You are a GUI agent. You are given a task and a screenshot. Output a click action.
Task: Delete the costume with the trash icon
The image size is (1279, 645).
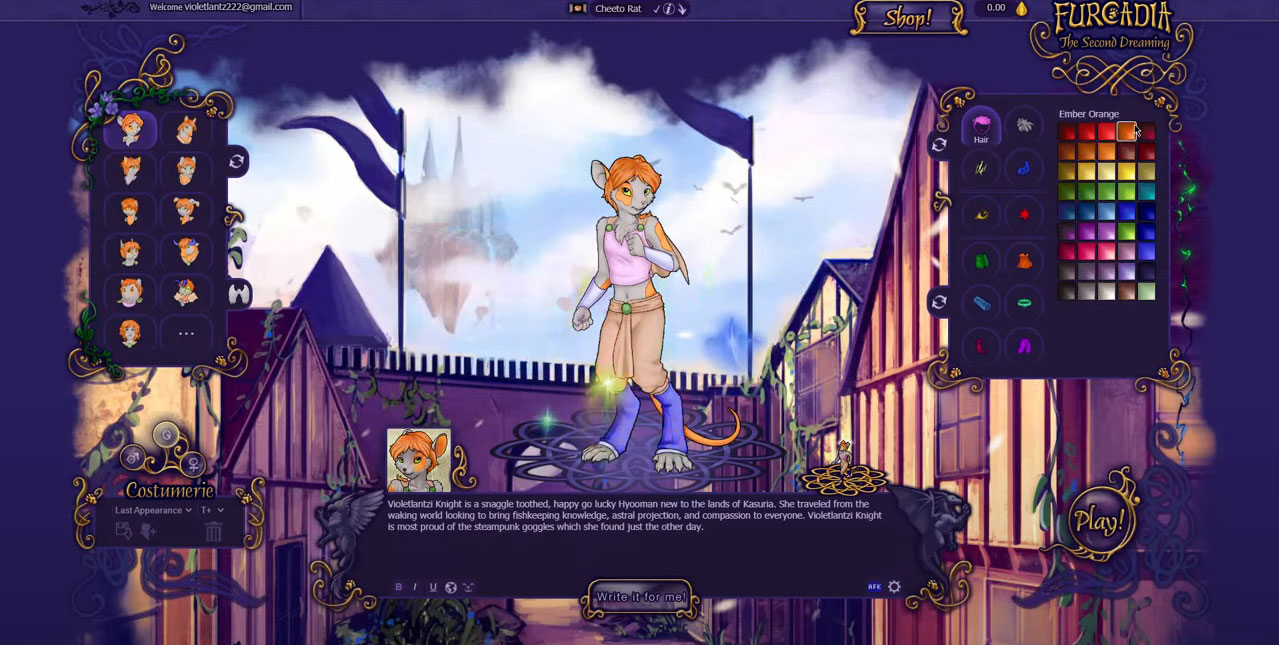click(213, 532)
